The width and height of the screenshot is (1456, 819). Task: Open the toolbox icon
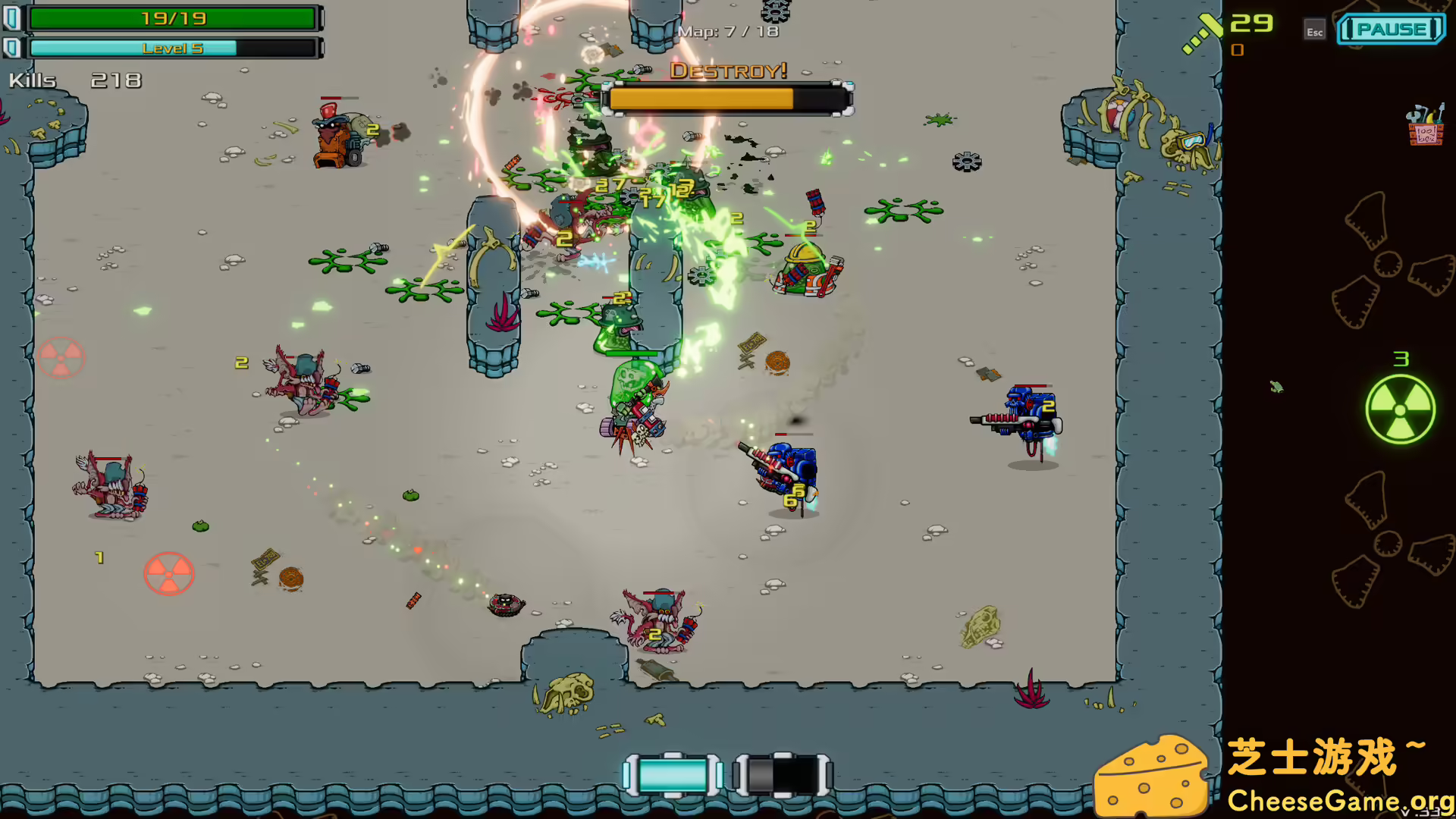coord(1425,126)
